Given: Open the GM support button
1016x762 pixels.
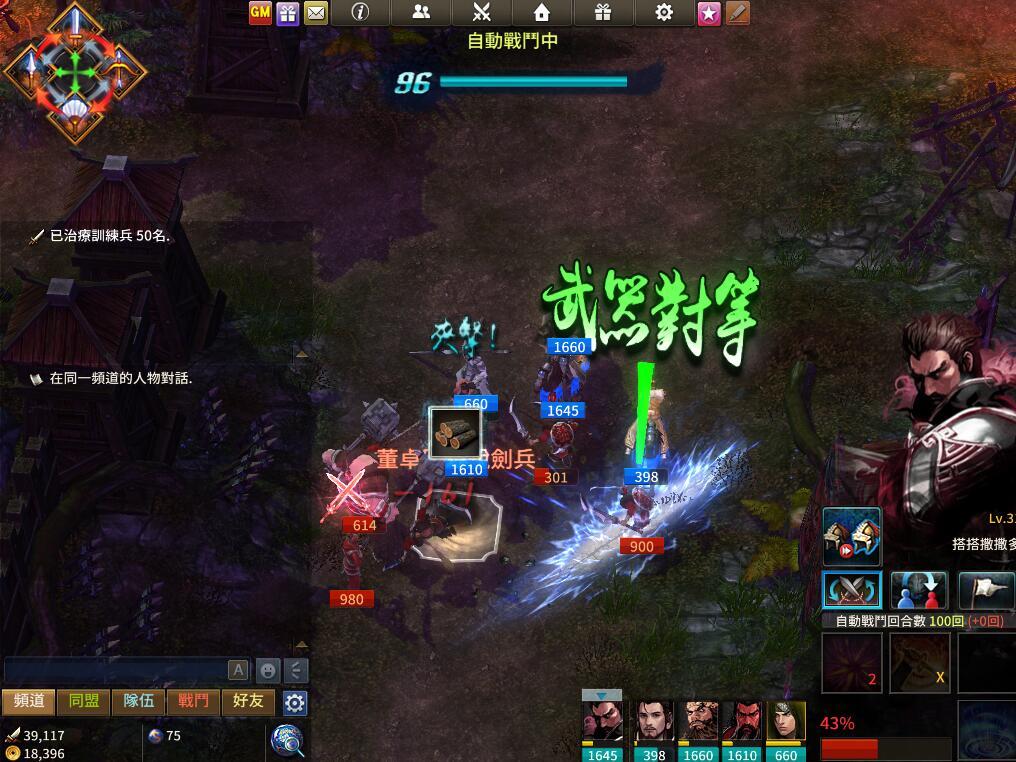Looking at the screenshot, I should 260,13.
